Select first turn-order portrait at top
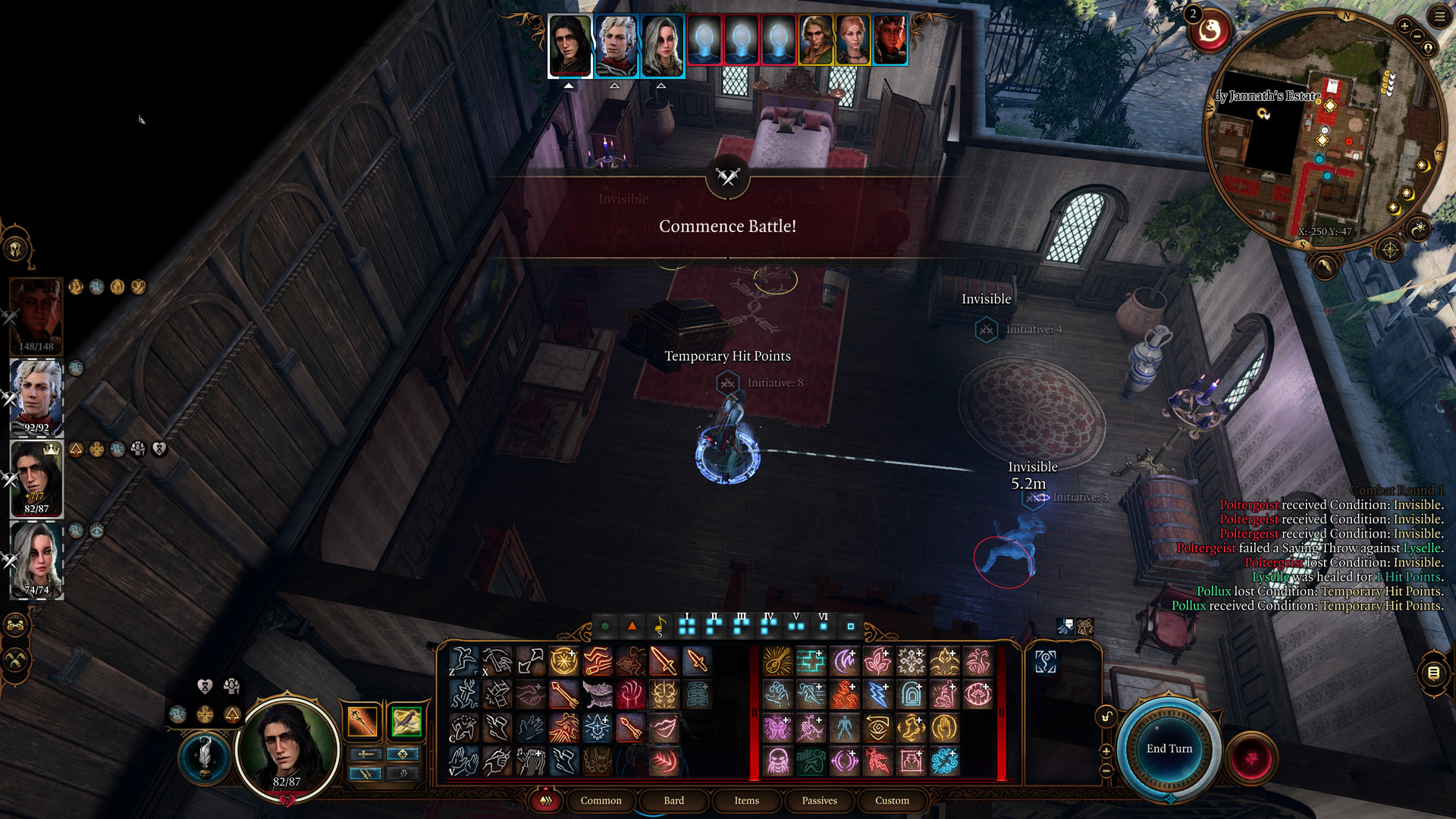The height and width of the screenshot is (819, 1456). click(x=570, y=45)
